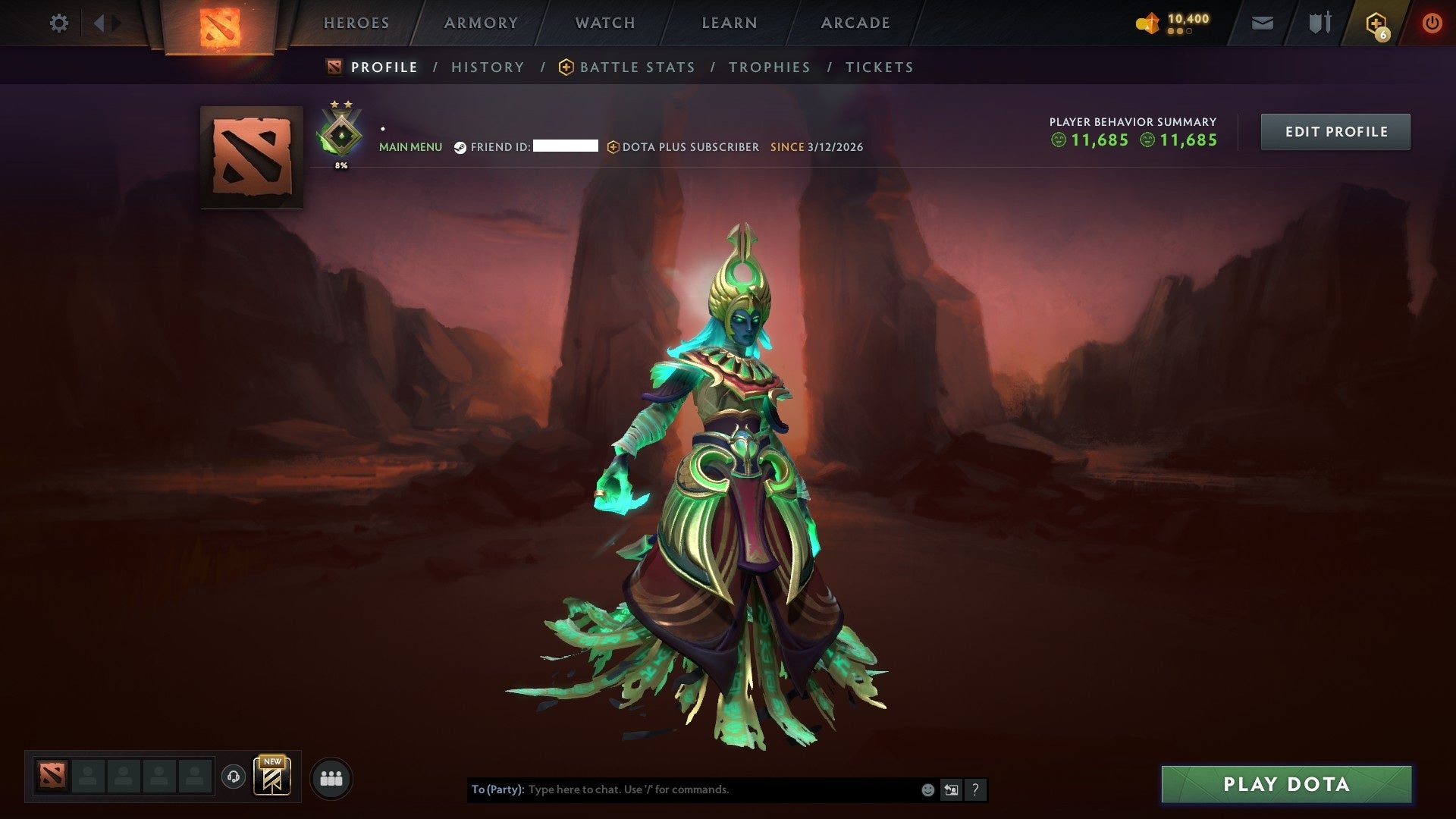Click the Steam friend ID icon
Image resolution: width=1456 pixels, height=819 pixels.
coord(459,147)
